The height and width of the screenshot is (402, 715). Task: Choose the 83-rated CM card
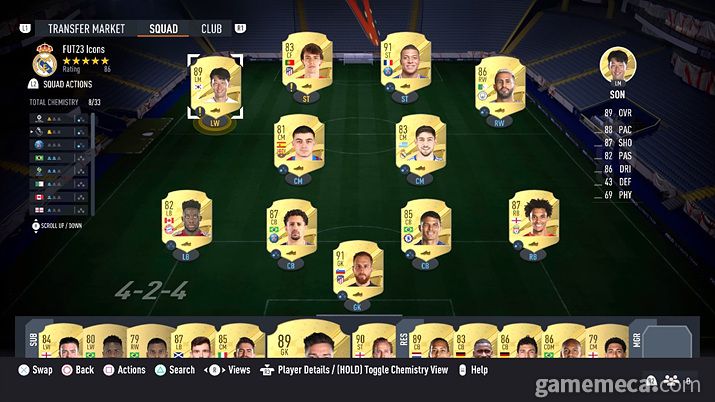(x=418, y=148)
